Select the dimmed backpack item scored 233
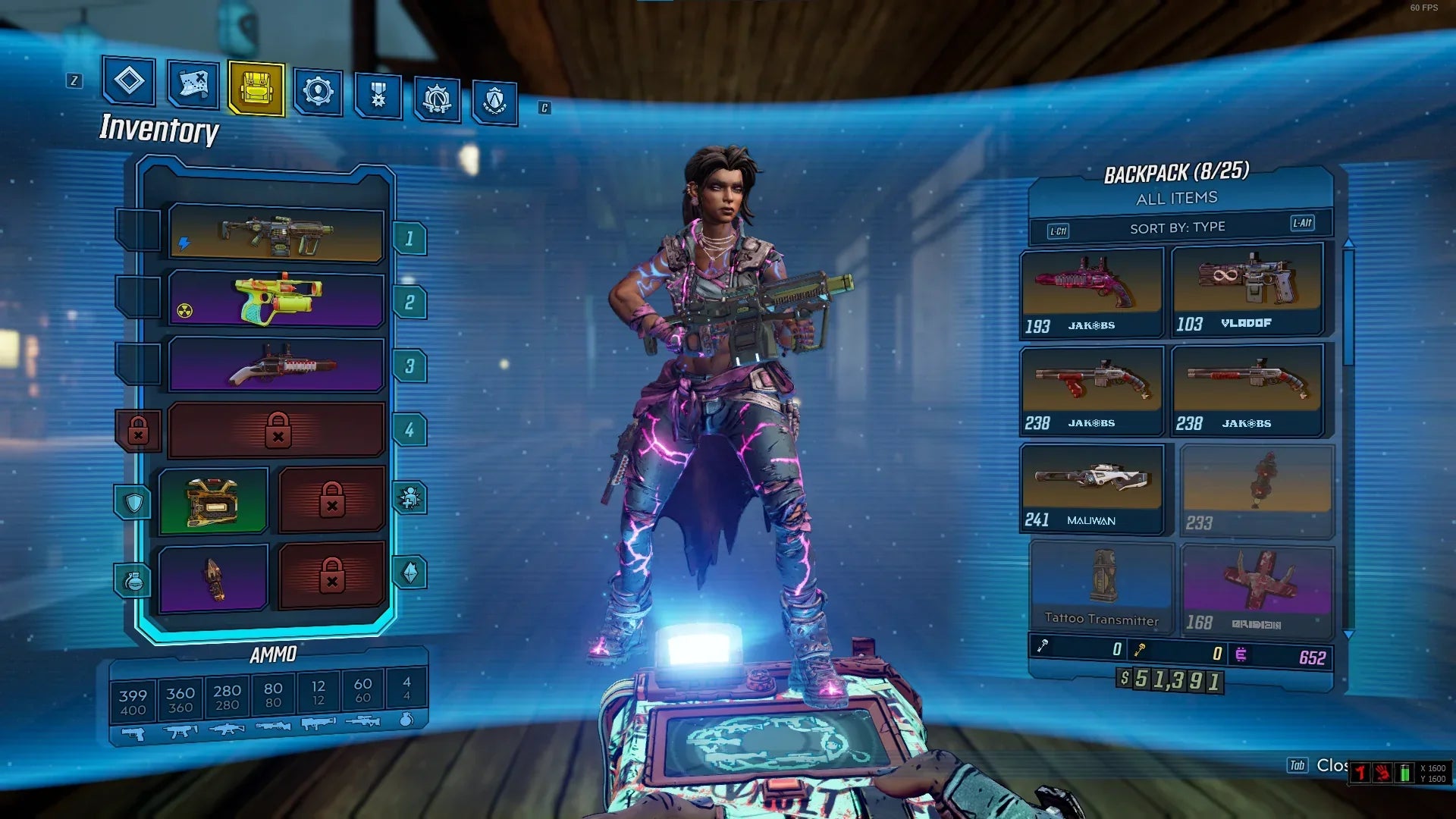Image resolution: width=1456 pixels, height=819 pixels. tap(1257, 491)
